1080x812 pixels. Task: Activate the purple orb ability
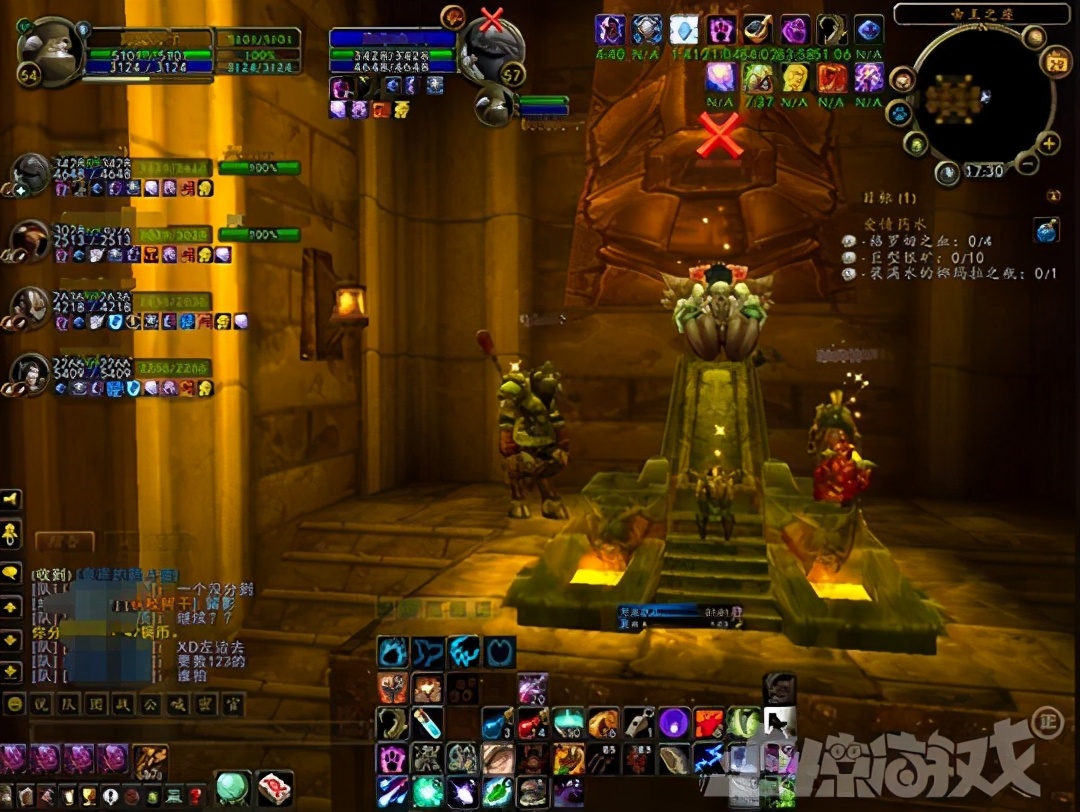[676, 722]
